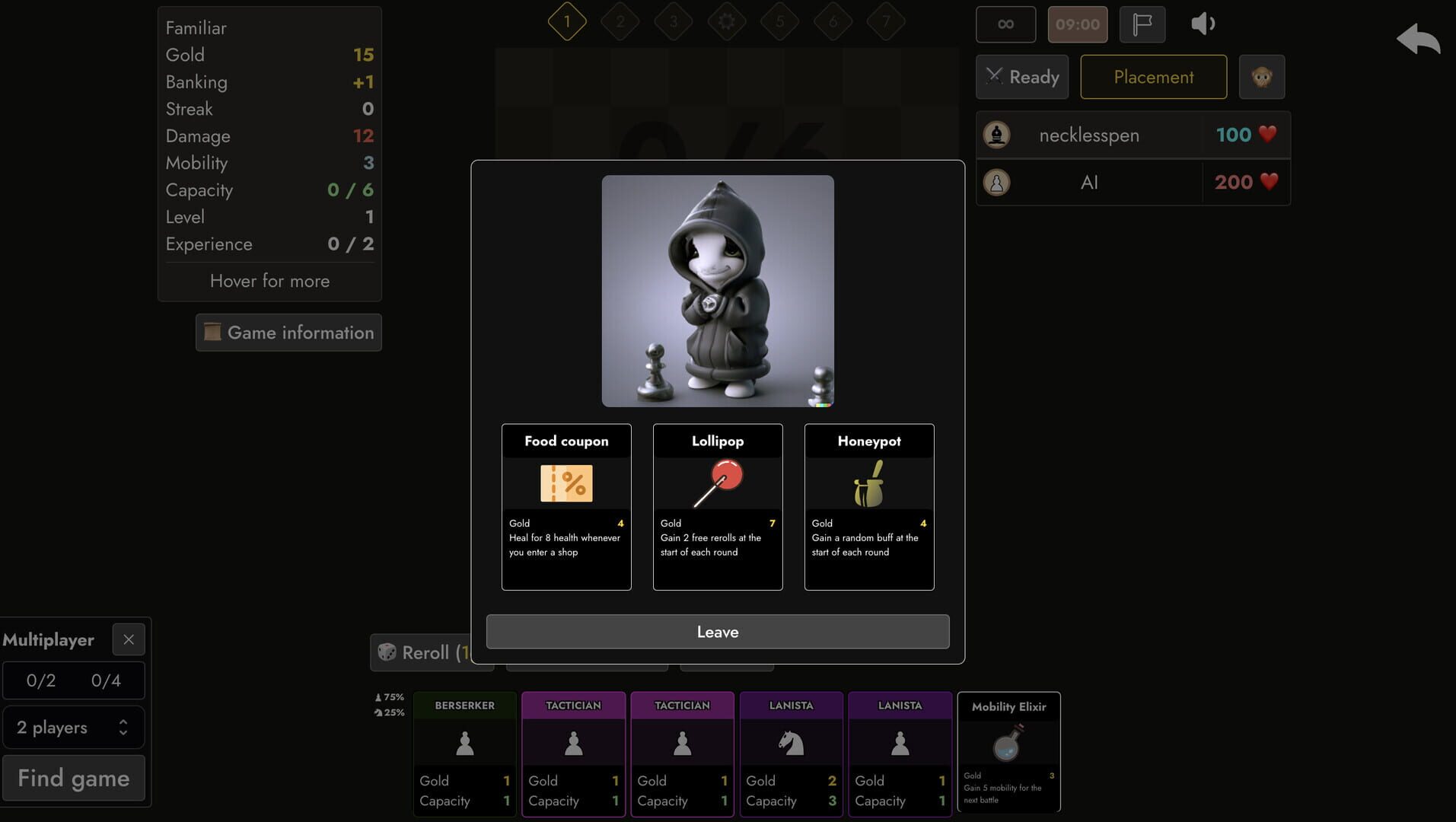The width and height of the screenshot is (1456, 822).
Task: Click the bishop avatar next to necklesspen
Action: pos(997,135)
